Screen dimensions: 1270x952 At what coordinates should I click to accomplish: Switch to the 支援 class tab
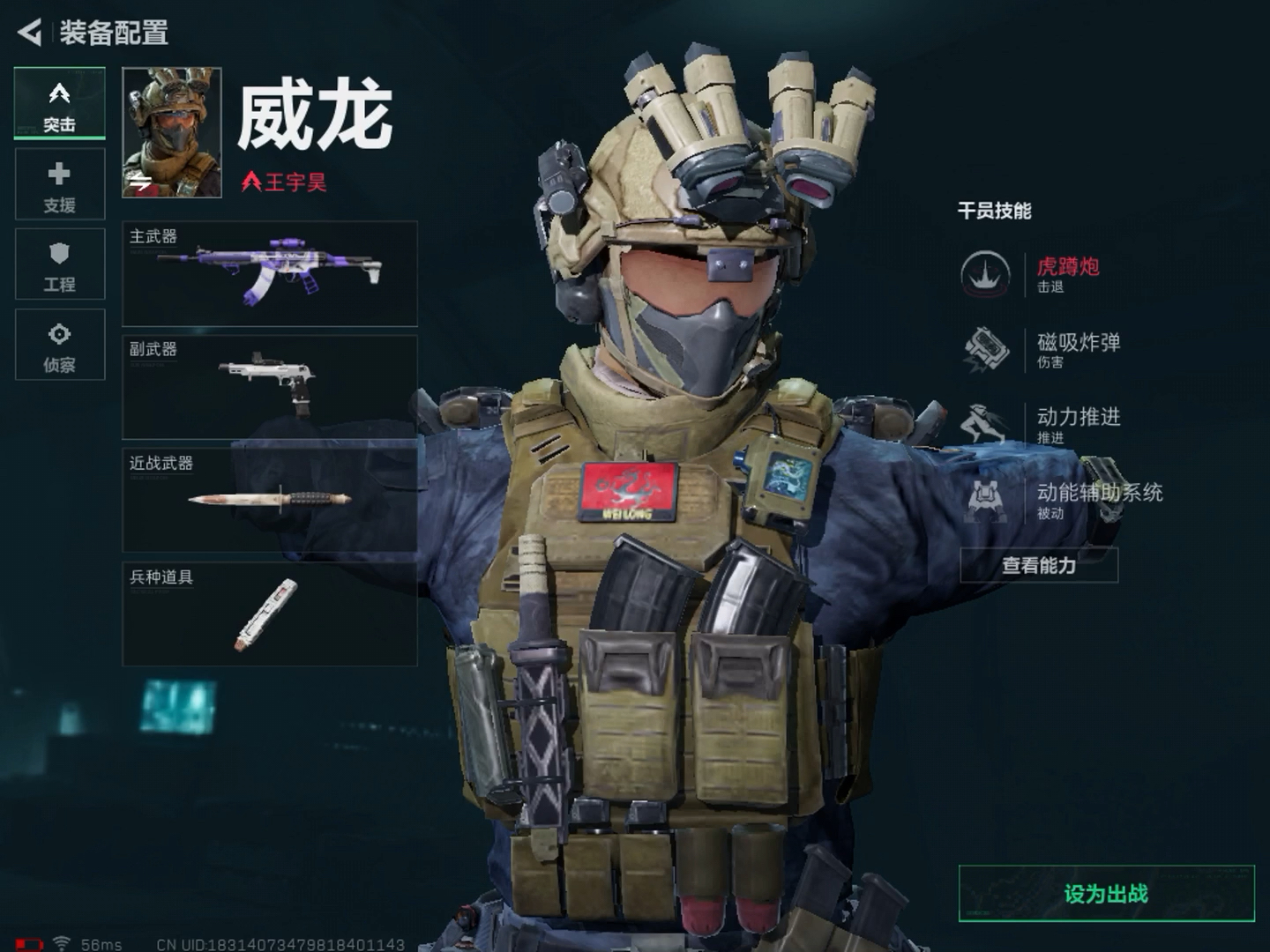(59, 184)
